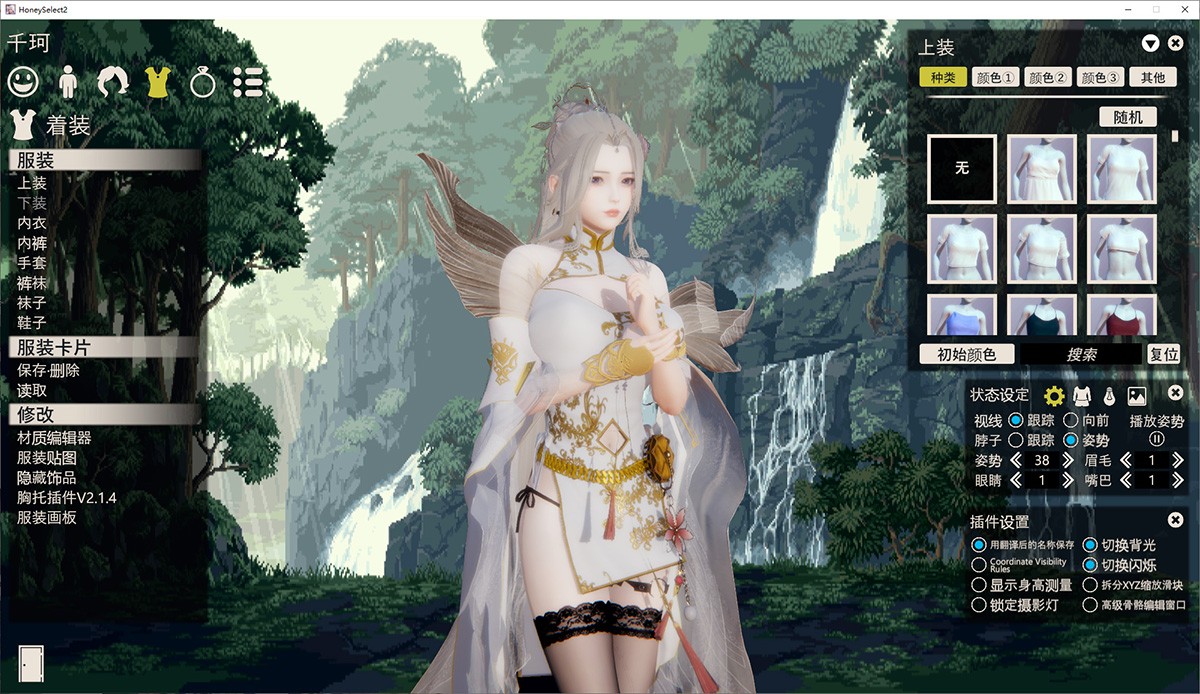This screenshot has height=694, width=1200.
Task: Open the 材质编辑器 modifier
Action: coord(54,438)
